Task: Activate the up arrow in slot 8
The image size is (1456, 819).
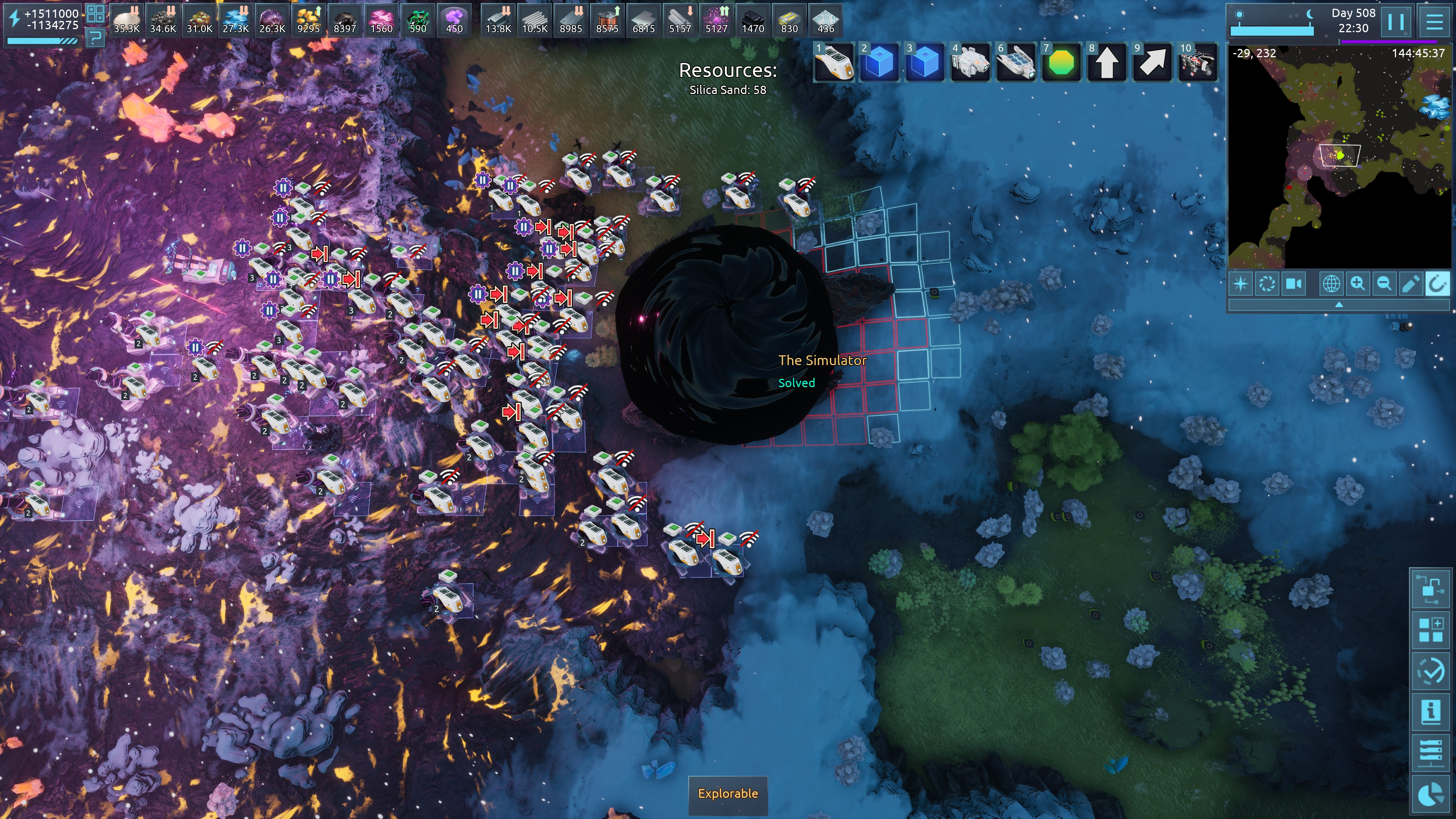Action: (1107, 62)
